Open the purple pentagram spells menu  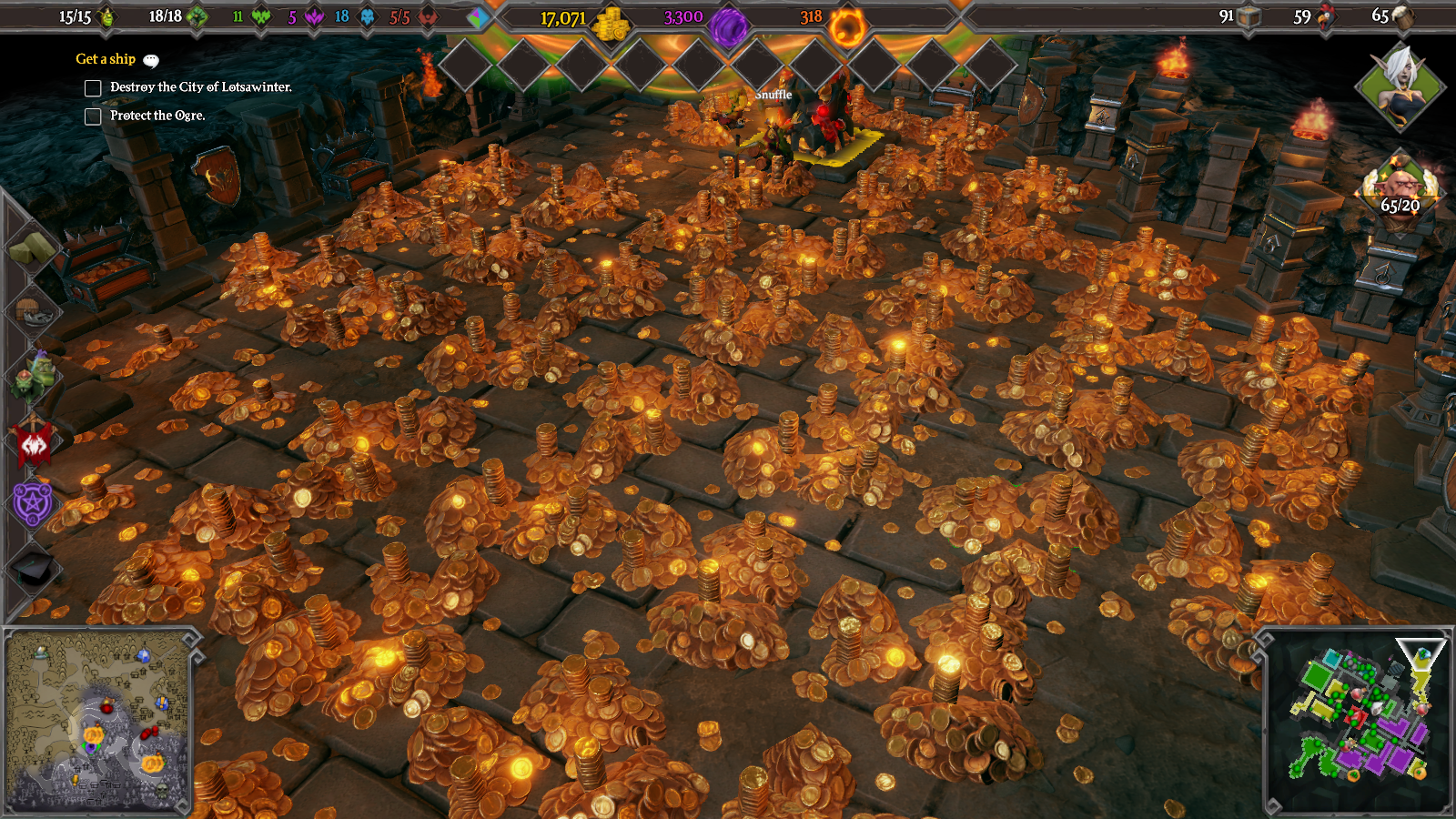click(34, 503)
